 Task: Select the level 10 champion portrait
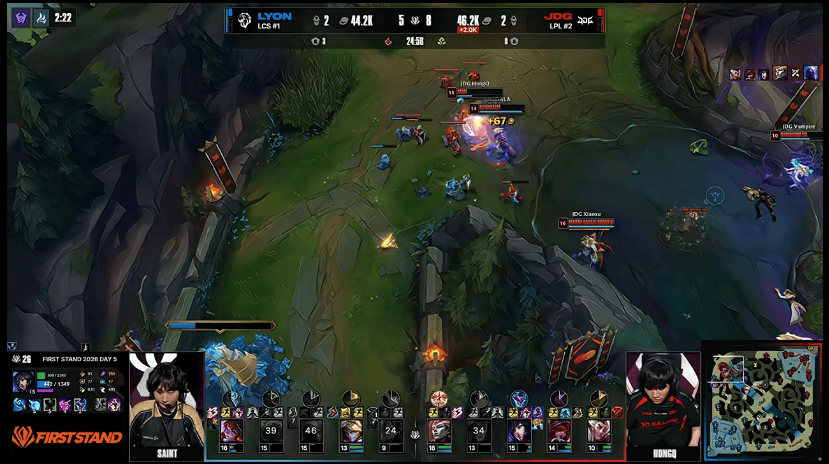[x=599, y=431]
